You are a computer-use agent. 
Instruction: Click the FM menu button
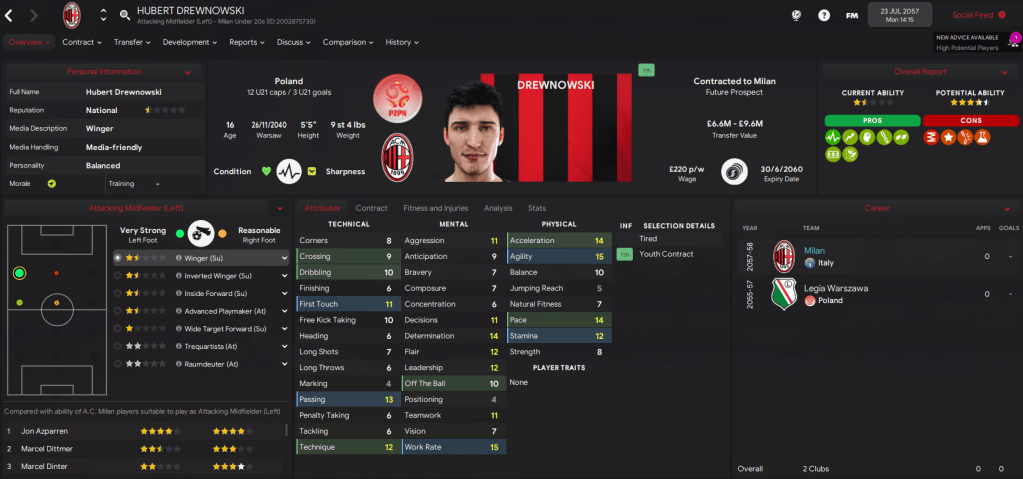(851, 15)
